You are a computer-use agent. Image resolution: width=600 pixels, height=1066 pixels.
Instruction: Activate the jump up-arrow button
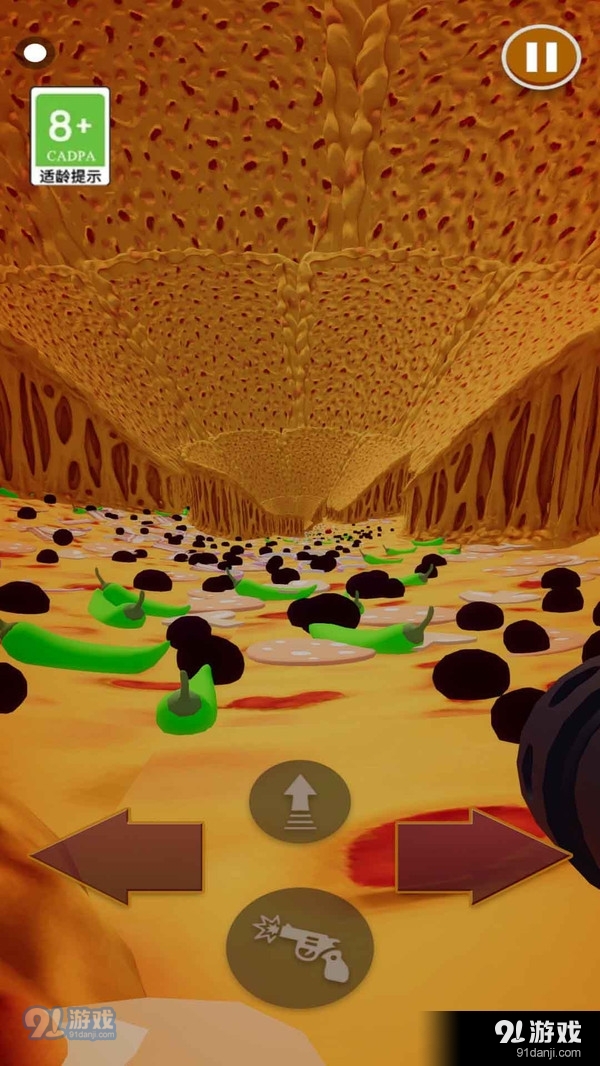point(300,801)
